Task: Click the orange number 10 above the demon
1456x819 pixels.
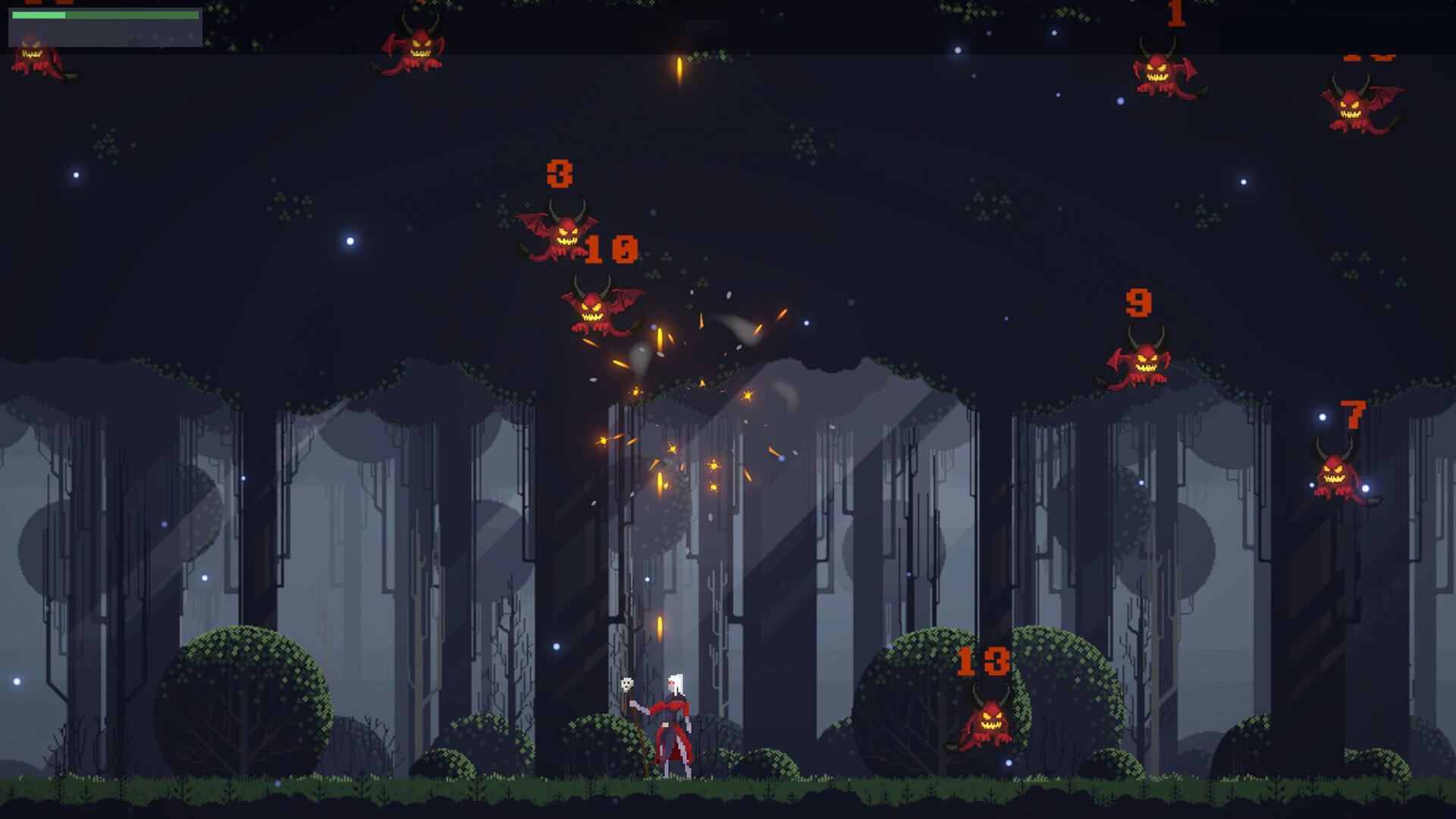Action: pos(611,248)
